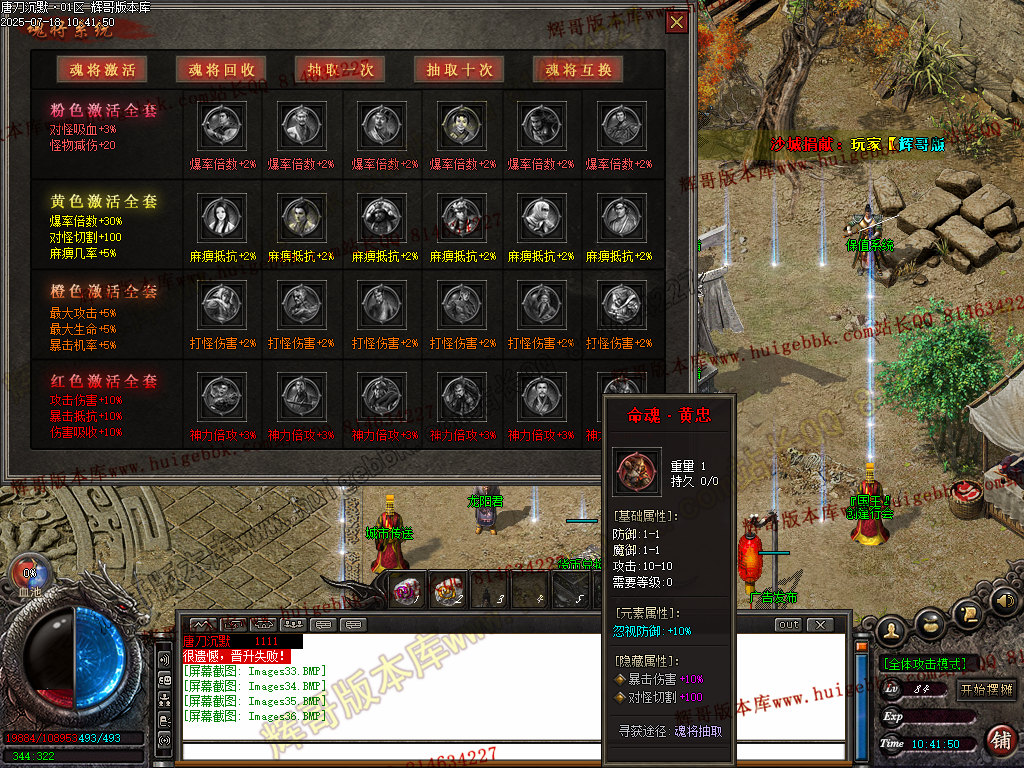Use the item in hotbar slot 1
Image resolution: width=1024 pixels, height=768 pixels.
406,591
